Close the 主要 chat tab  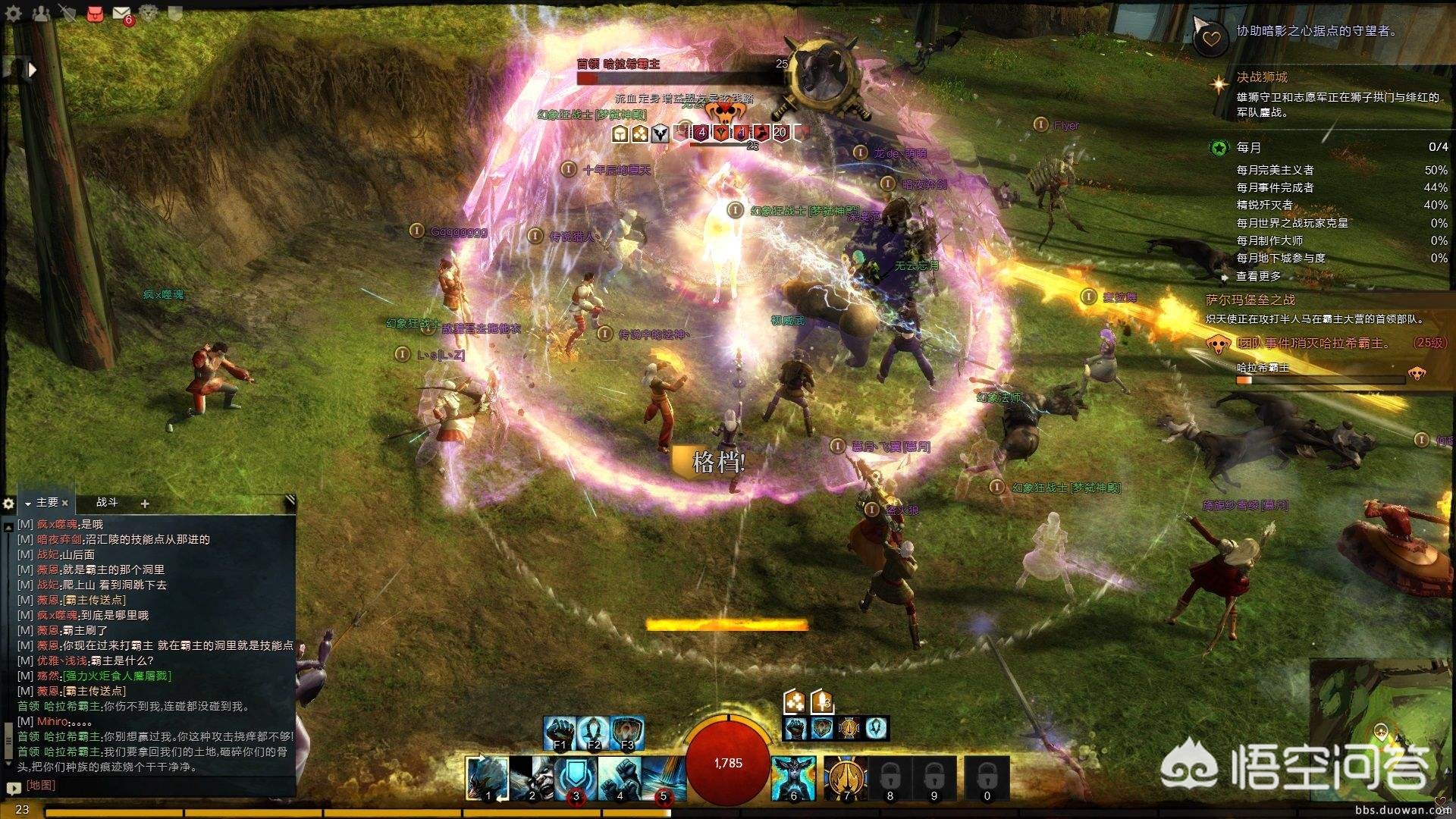click(65, 503)
